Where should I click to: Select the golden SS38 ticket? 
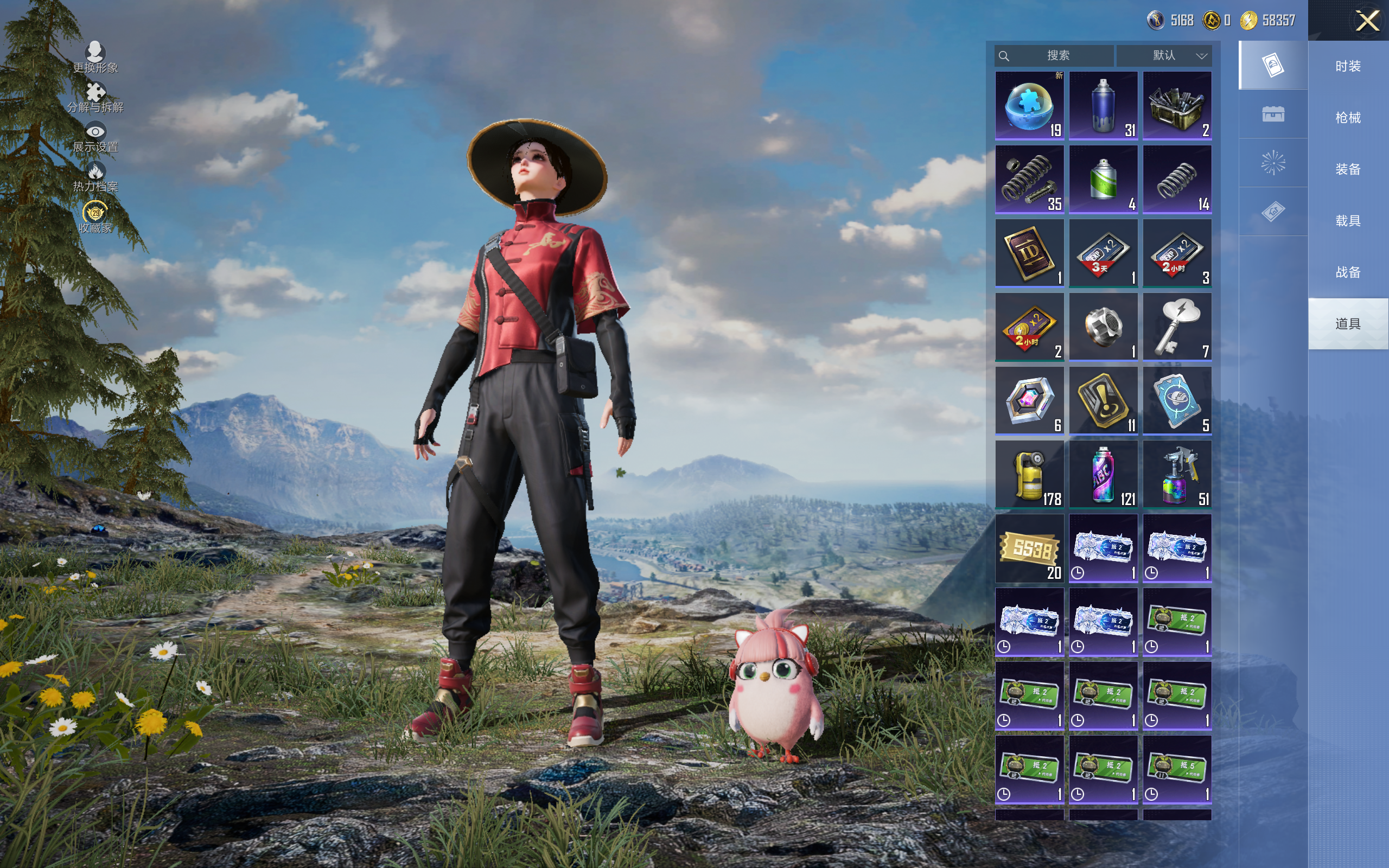1029,548
